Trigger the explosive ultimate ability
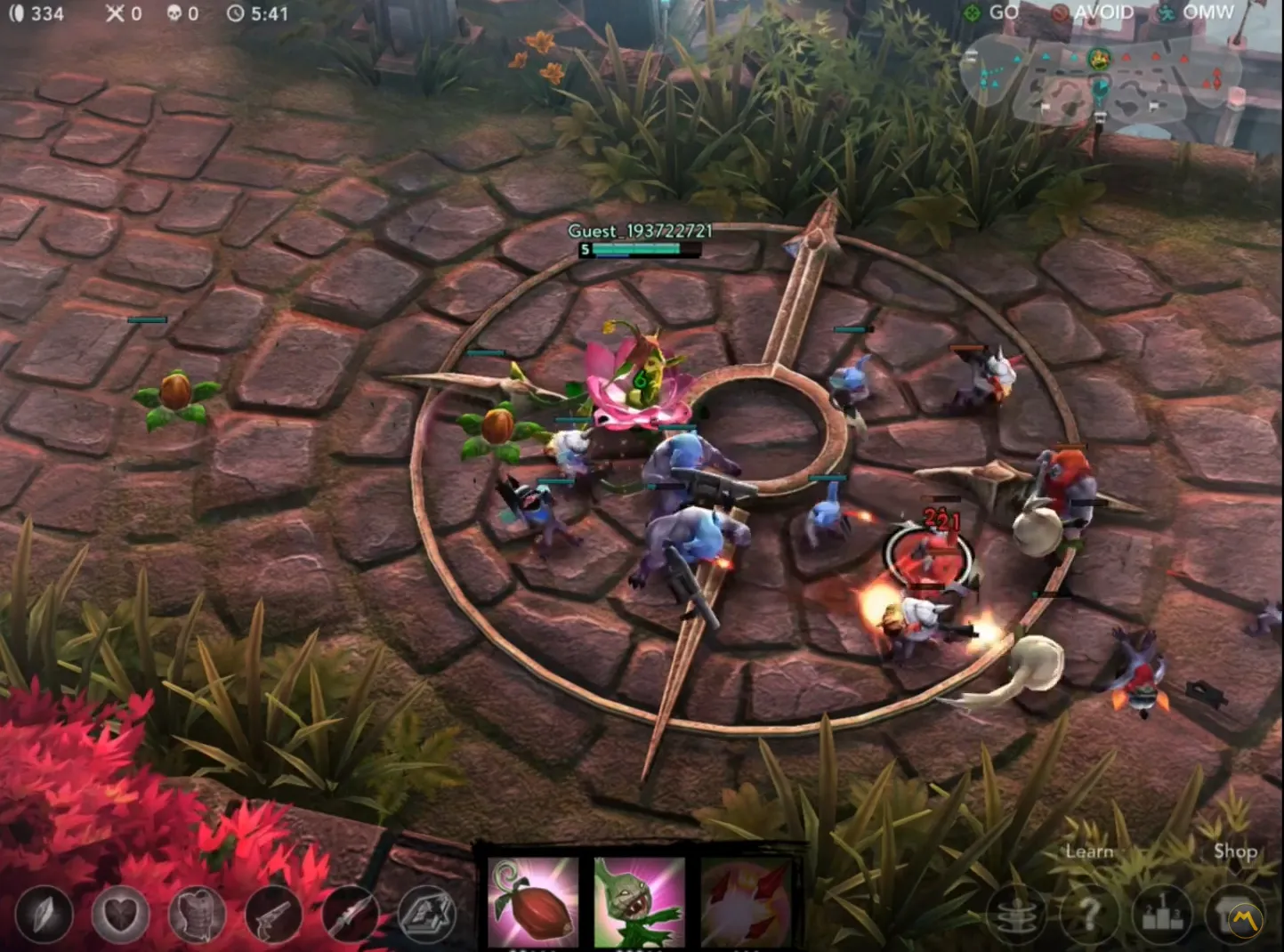Image resolution: width=1284 pixels, height=952 pixels. pyautogui.click(x=746, y=901)
